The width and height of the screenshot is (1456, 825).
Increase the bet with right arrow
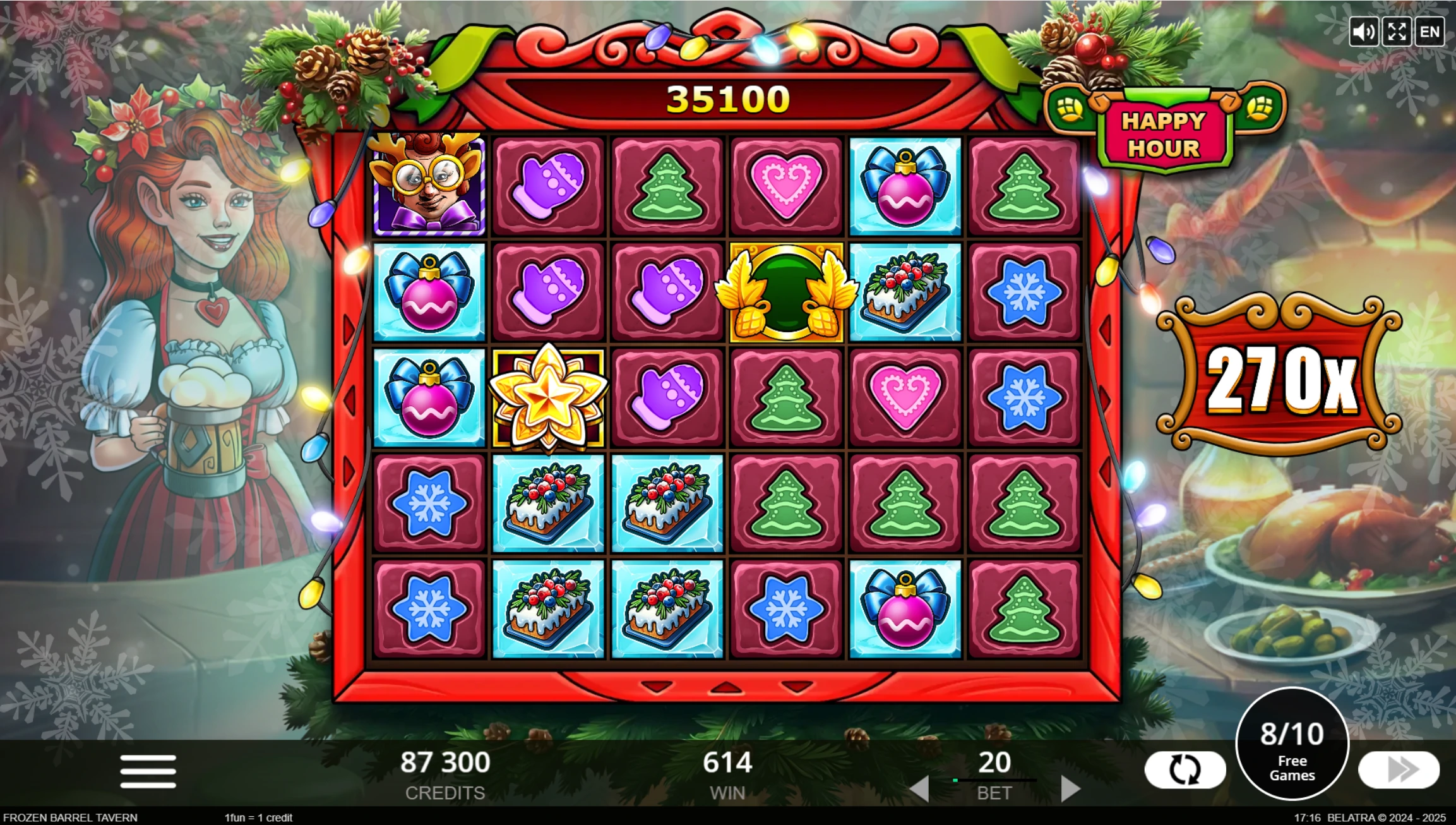click(x=1070, y=789)
